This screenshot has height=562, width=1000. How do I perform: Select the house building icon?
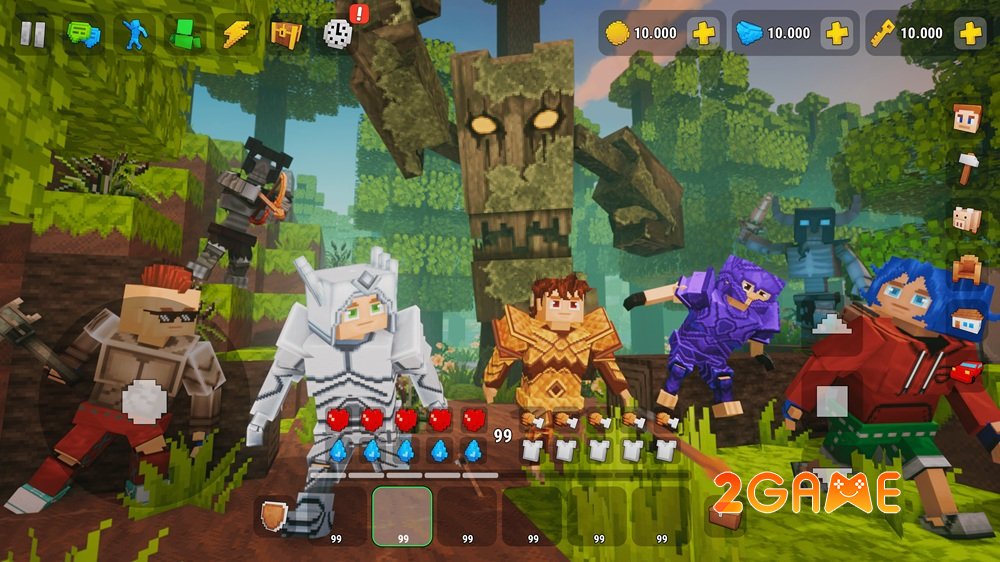(x=966, y=321)
